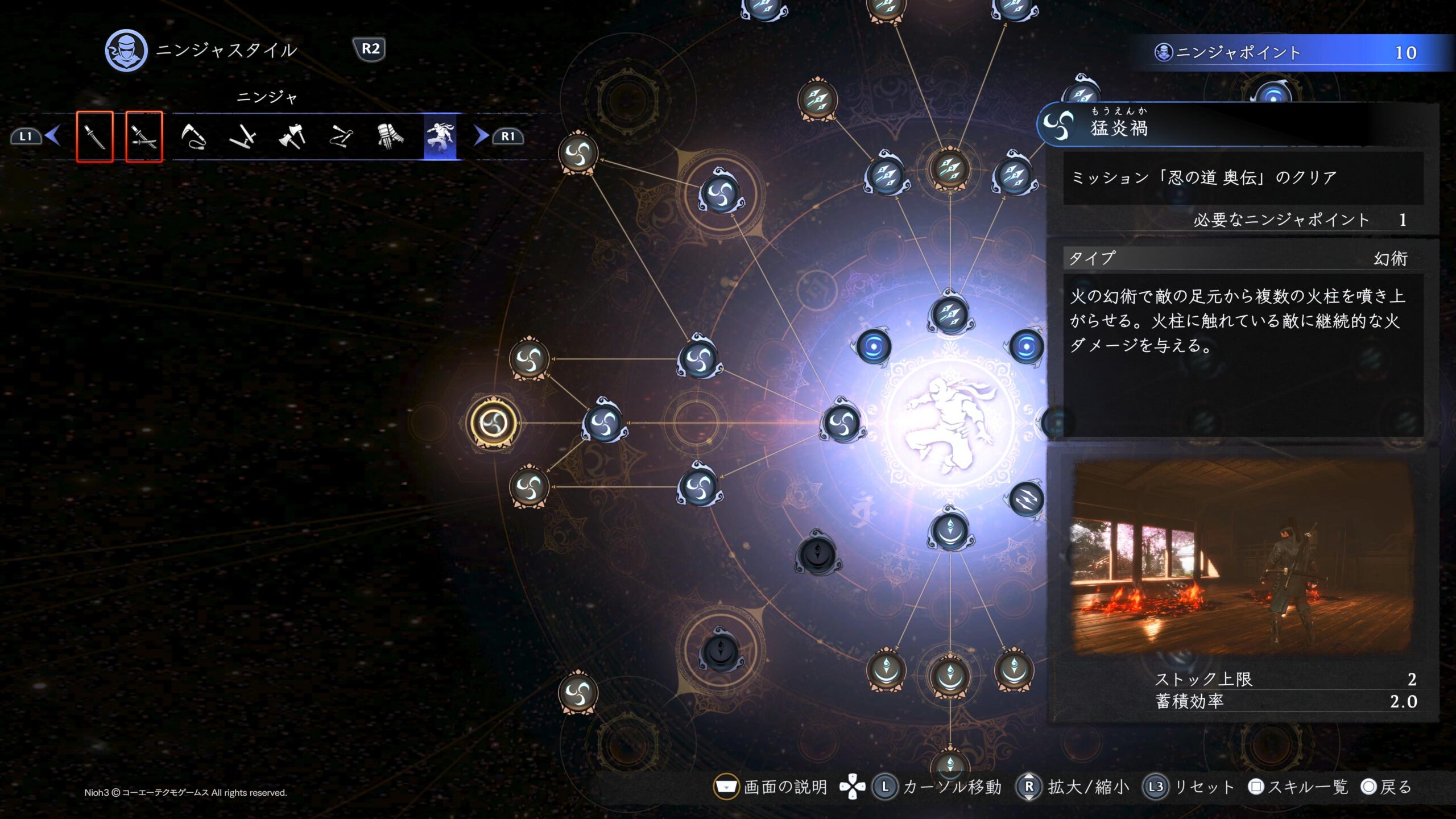This screenshot has height=819, width=1456.
Task: Click the ニンジャスタイル ninja face icon
Action: [126, 50]
